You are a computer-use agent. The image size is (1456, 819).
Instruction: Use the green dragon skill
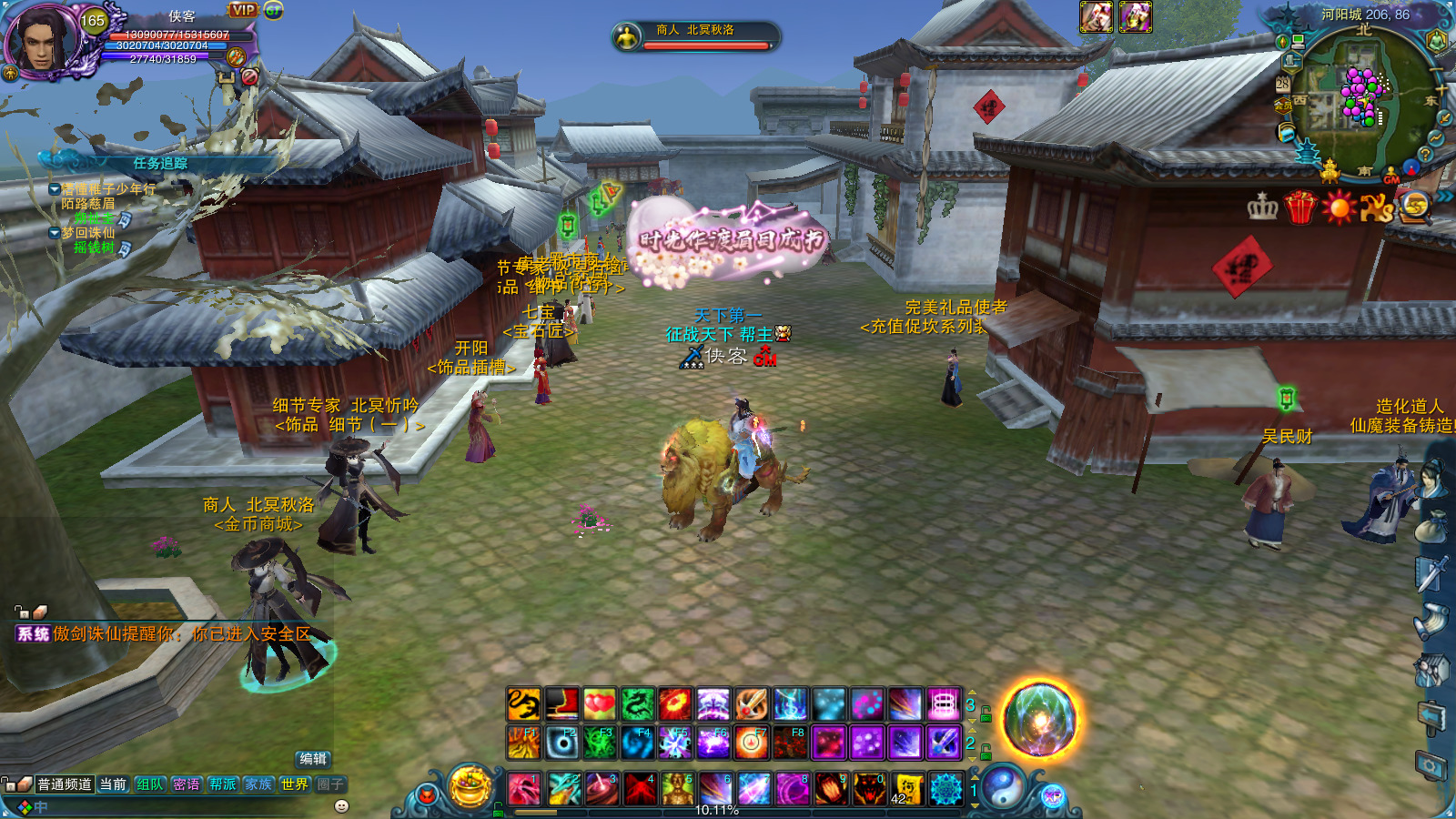637,703
